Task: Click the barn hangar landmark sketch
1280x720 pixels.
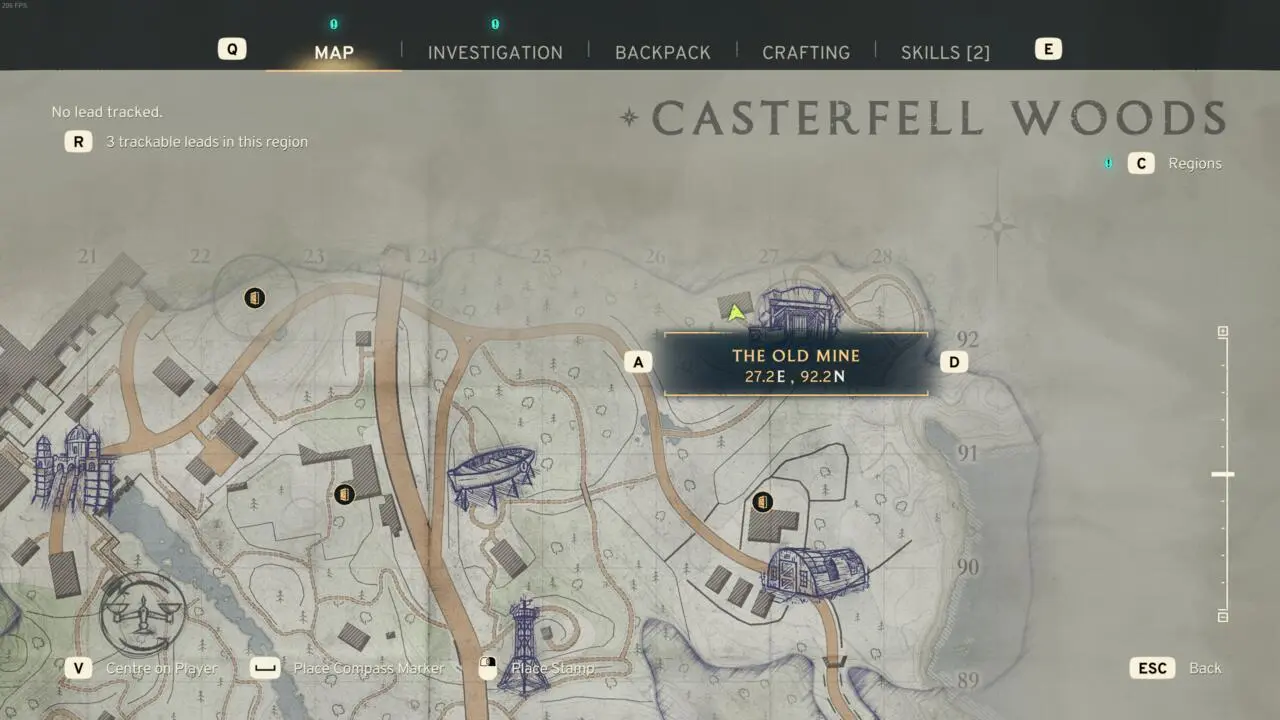Action: click(815, 573)
